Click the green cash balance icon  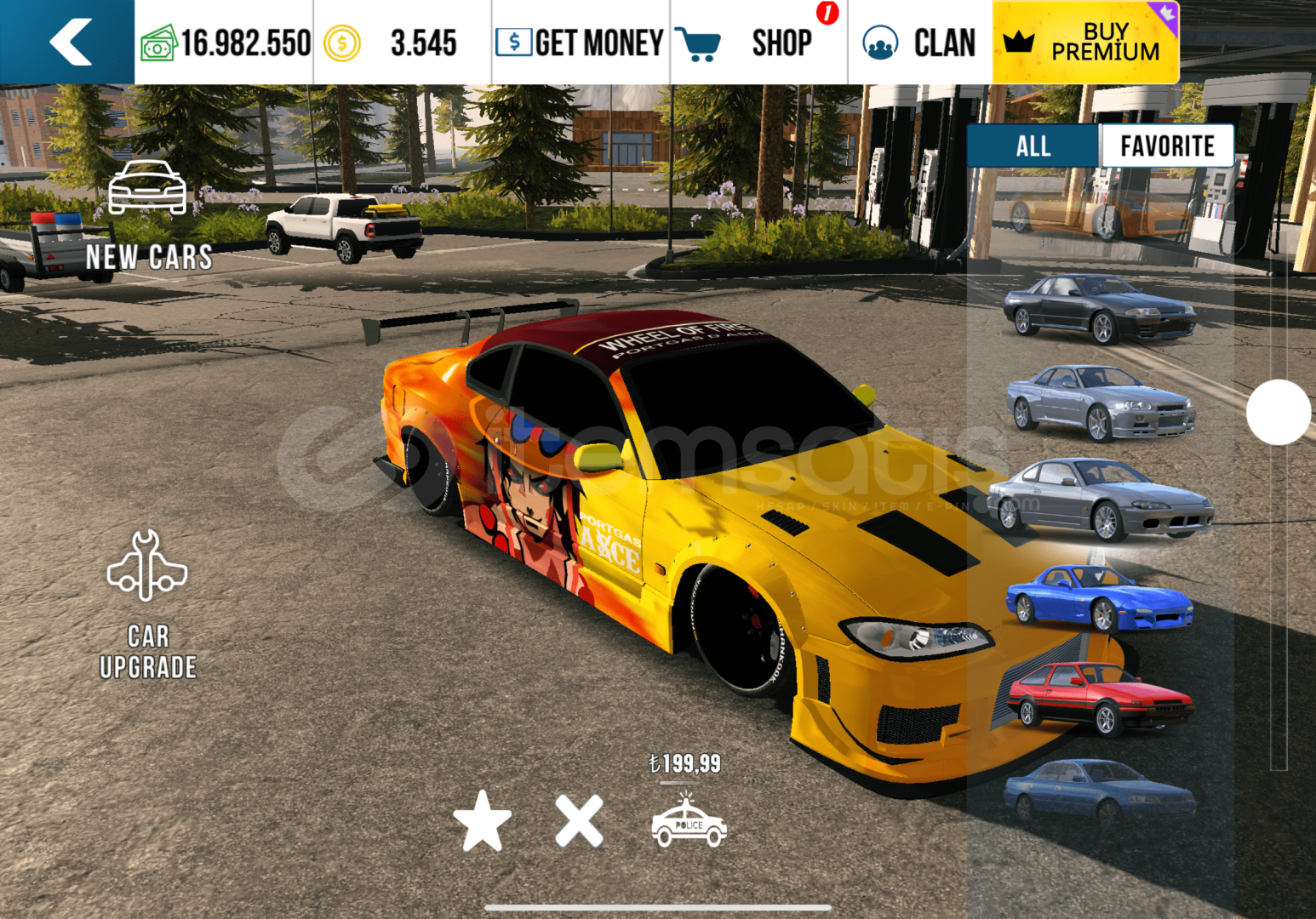point(158,43)
